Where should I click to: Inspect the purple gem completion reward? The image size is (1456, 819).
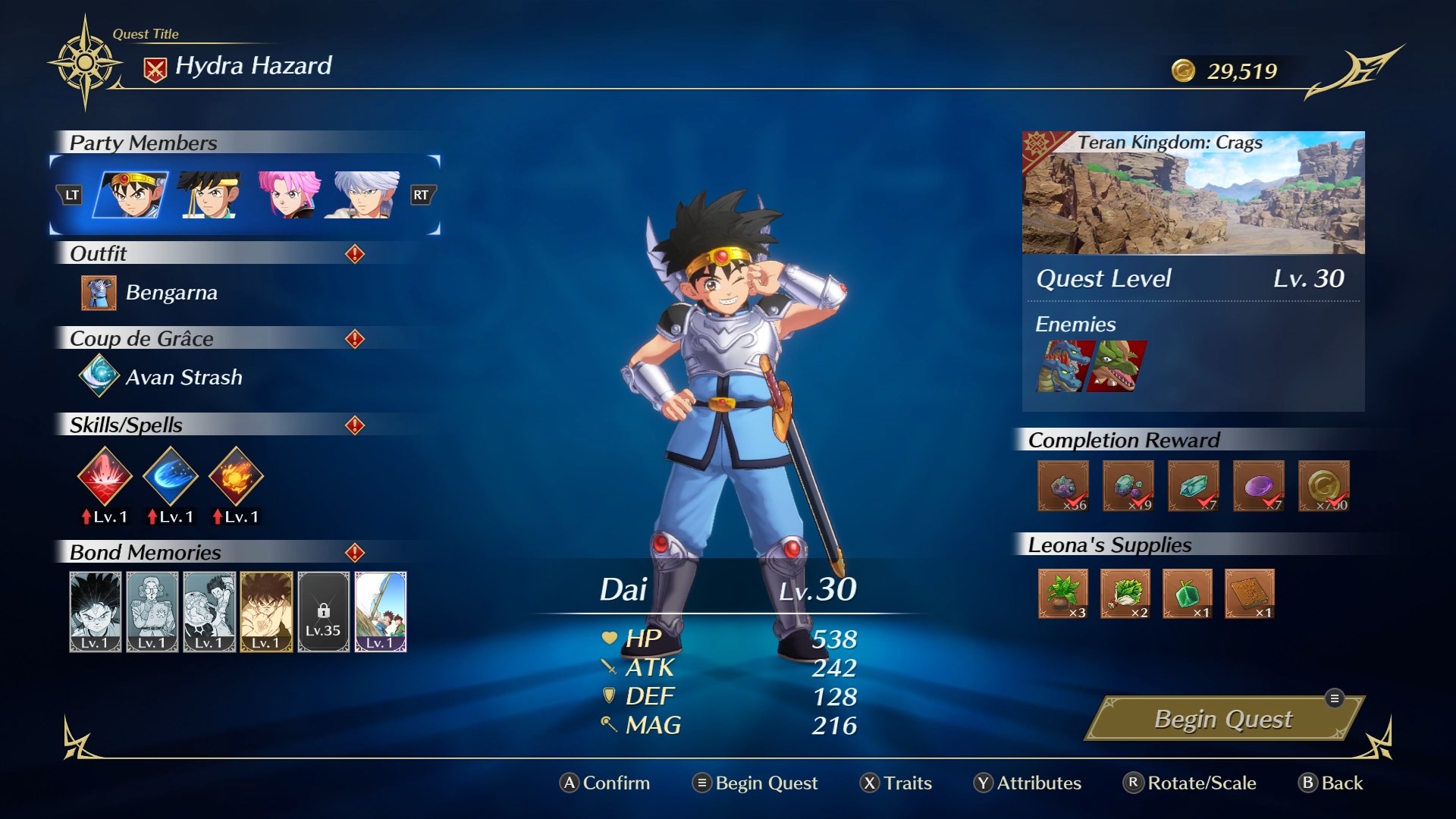coord(1258,486)
